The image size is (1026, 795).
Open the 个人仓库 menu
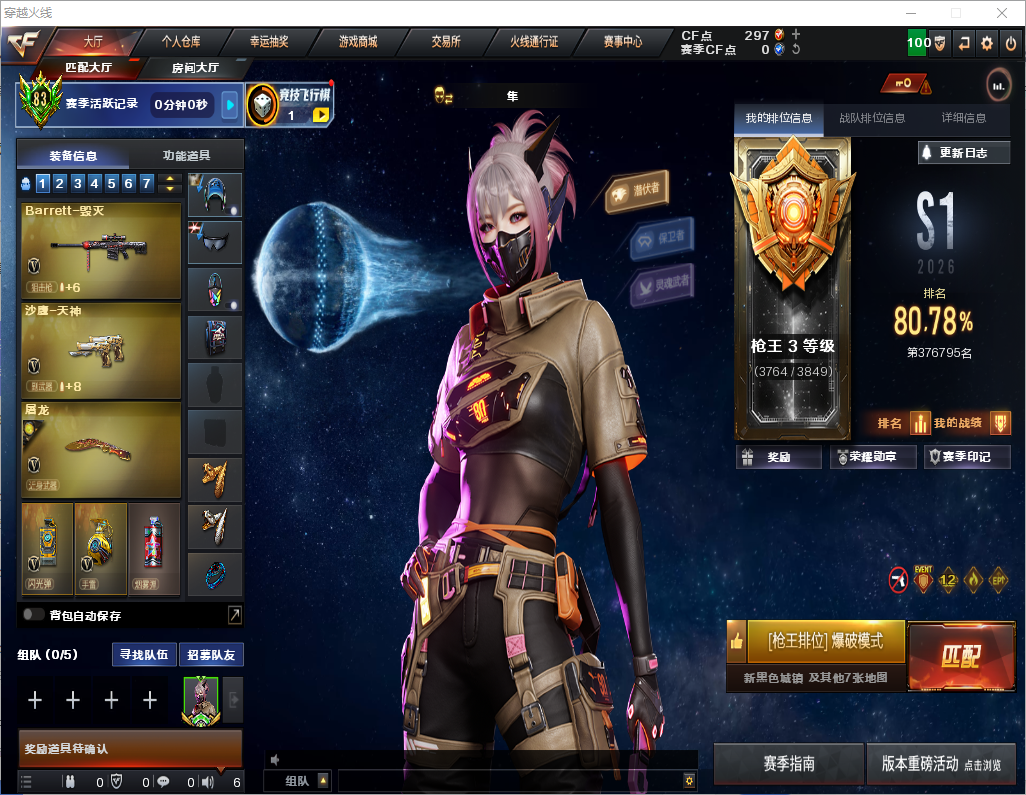[181, 42]
